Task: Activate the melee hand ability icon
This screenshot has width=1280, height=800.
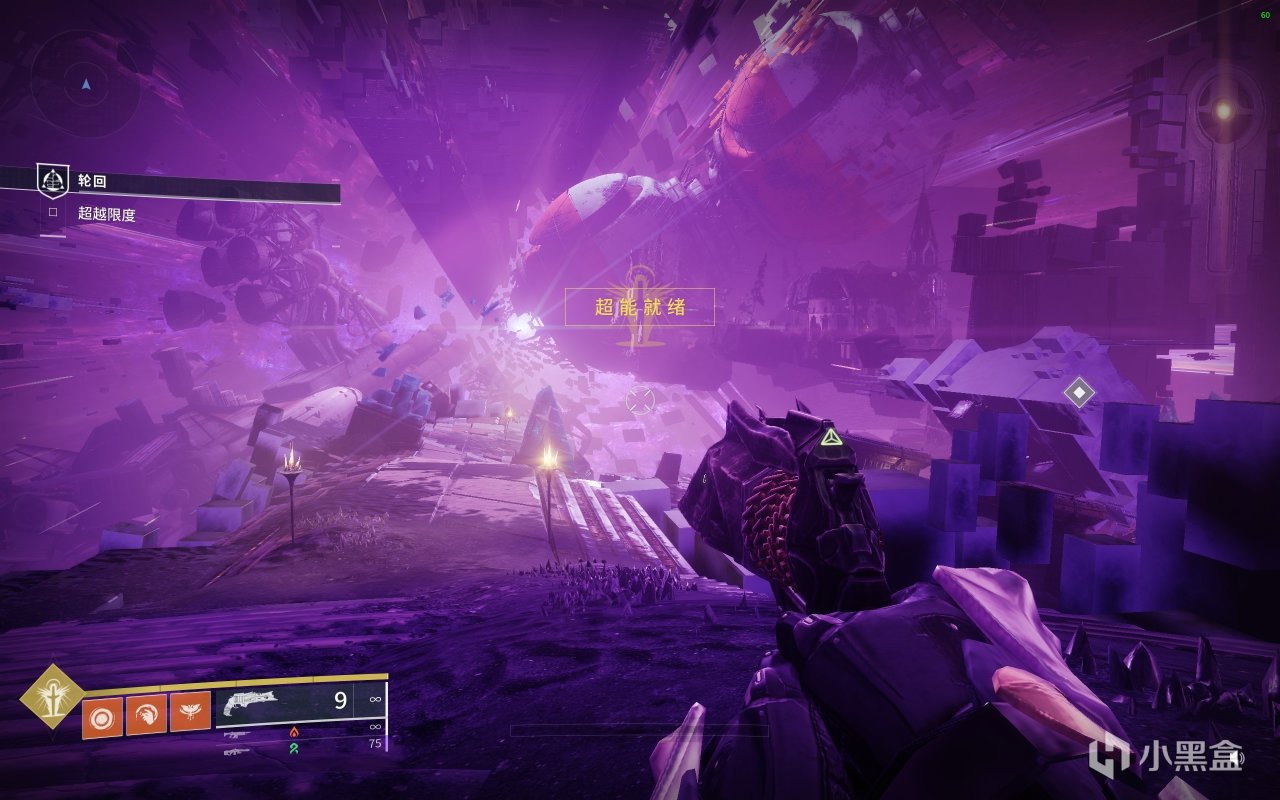Action: pyautogui.click(x=146, y=714)
